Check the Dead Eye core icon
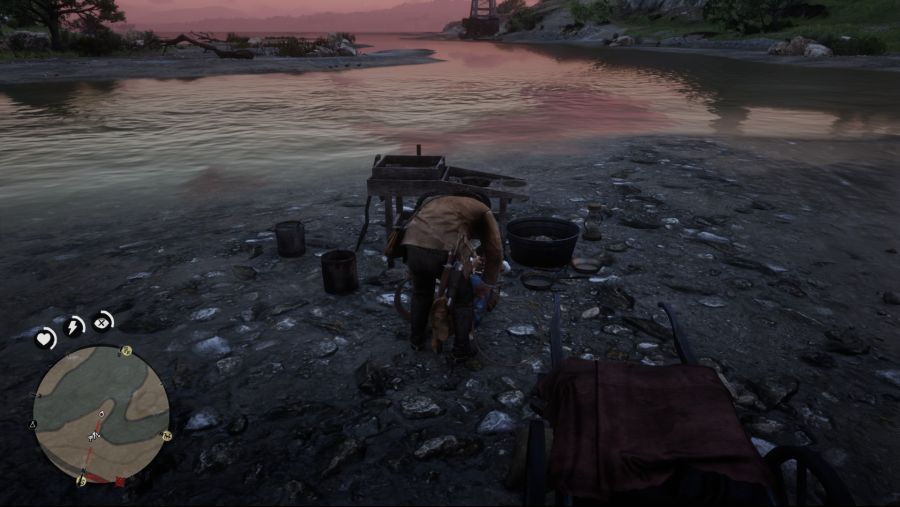The height and width of the screenshot is (507, 900). (x=103, y=322)
